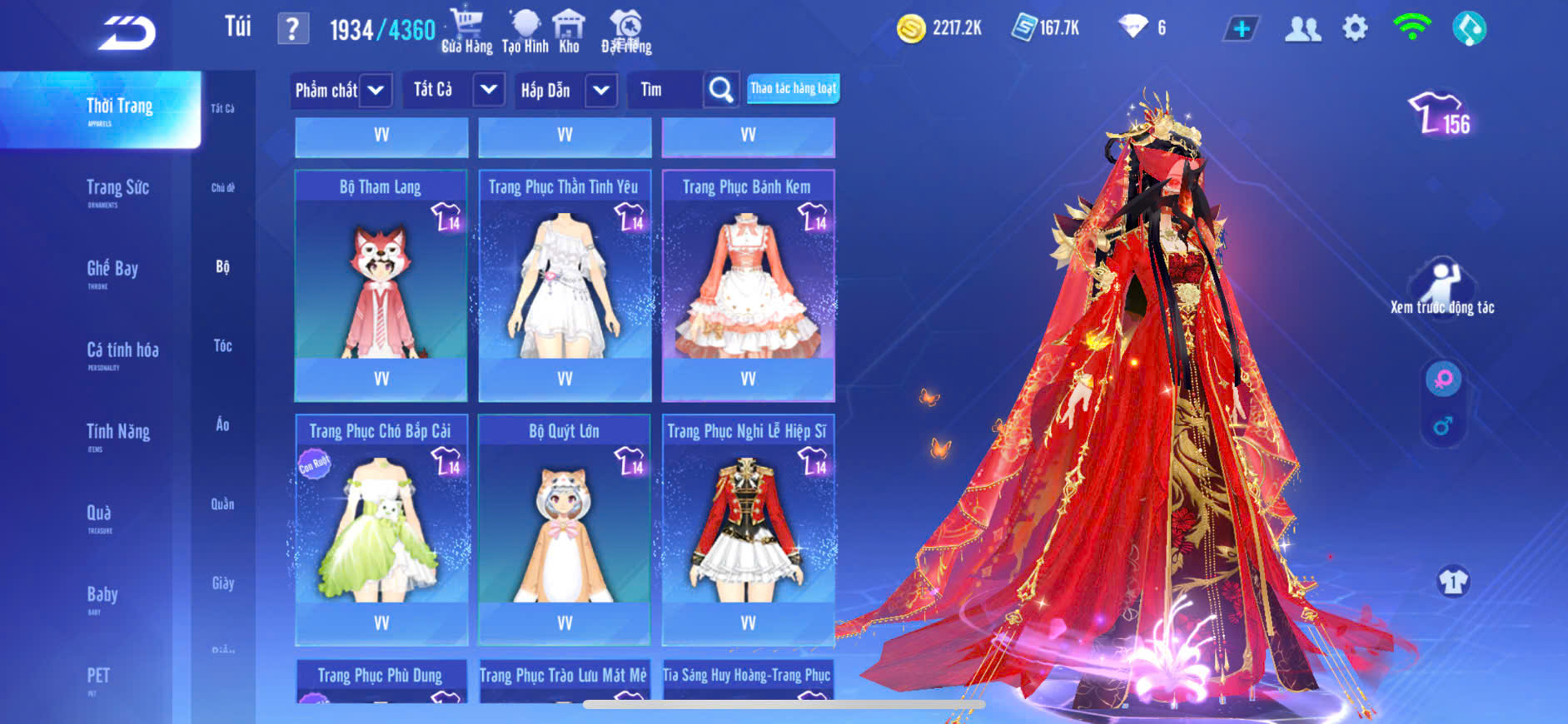The width and height of the screenshot is (1568, 724).
Task: Expand the Hấp Dẫn sort dropdown
Action: tap(600, 90)
